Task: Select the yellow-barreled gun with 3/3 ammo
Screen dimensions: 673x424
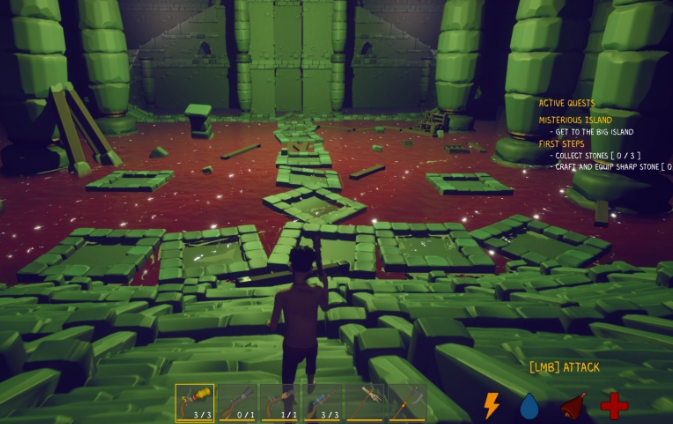Action: coord(195,403)
